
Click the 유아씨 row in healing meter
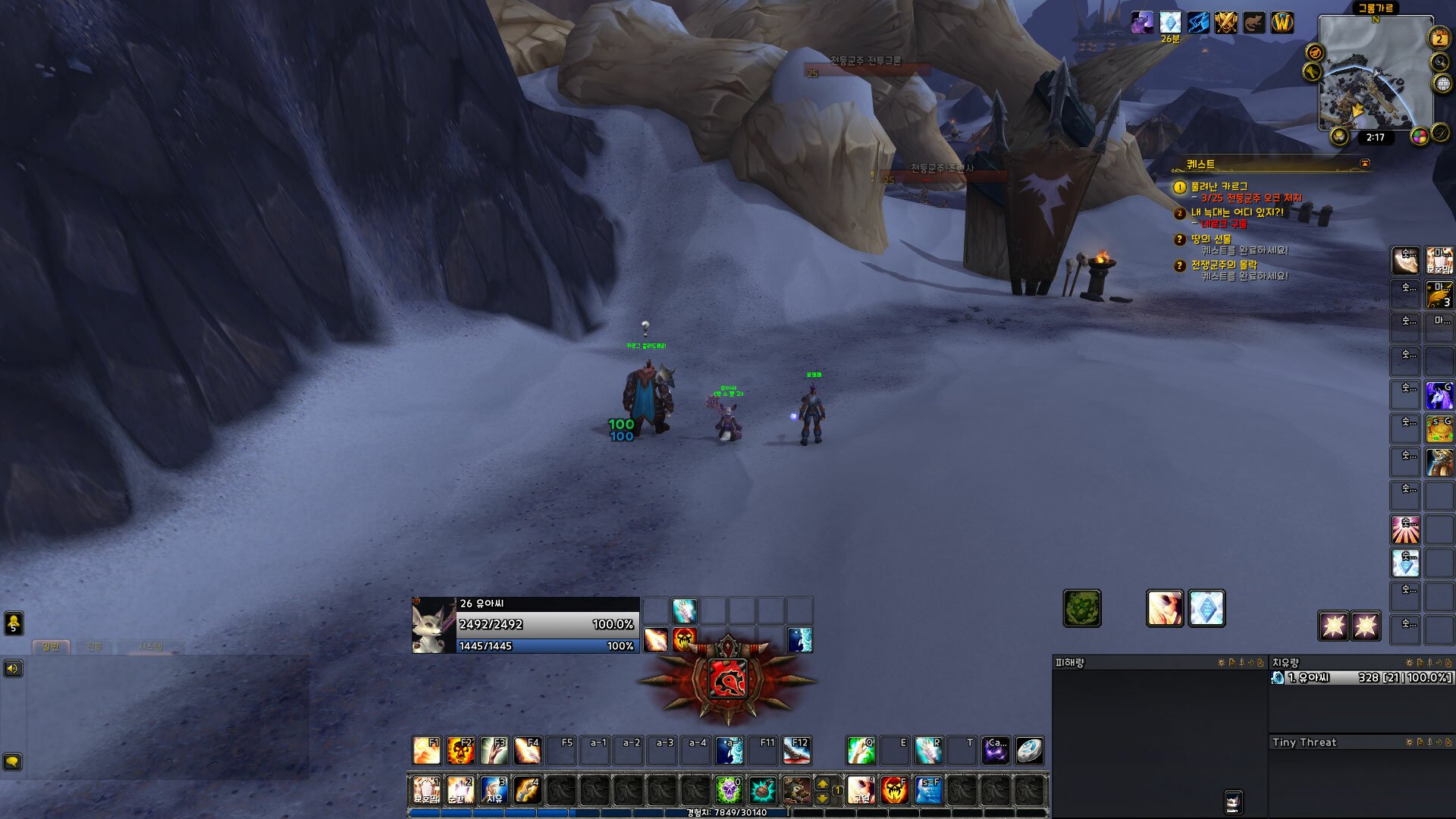click(x=1361, y=677)
